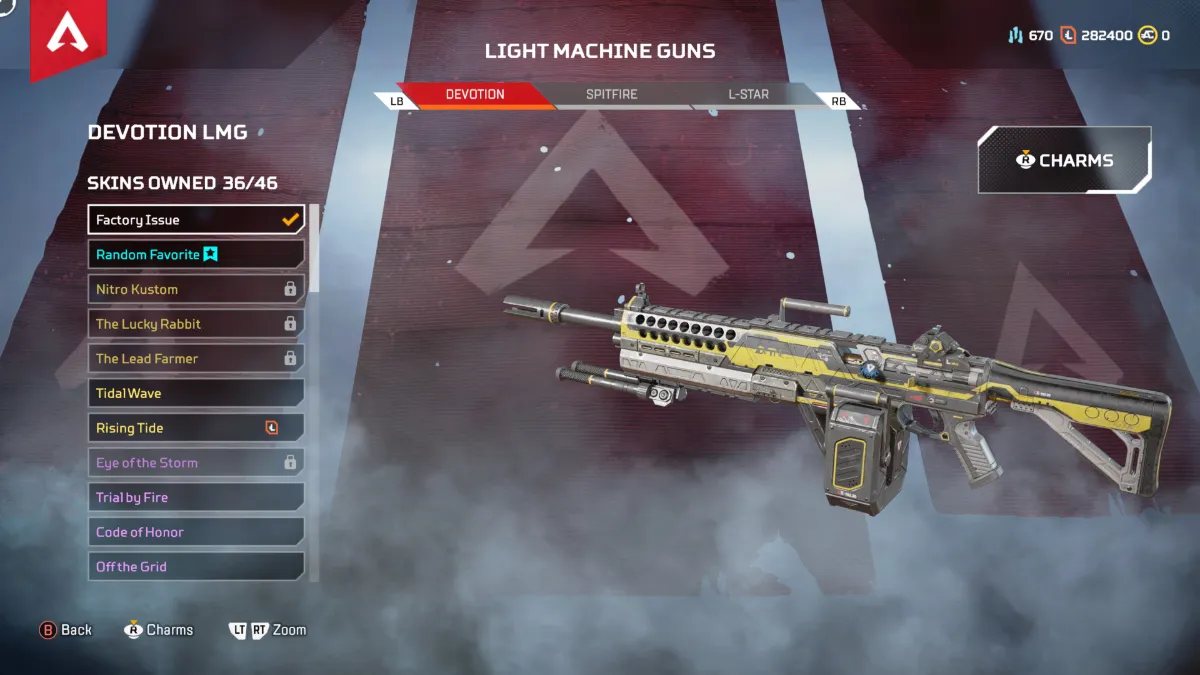
Task: Select the L-Star weapon tab
Action: 748,95
